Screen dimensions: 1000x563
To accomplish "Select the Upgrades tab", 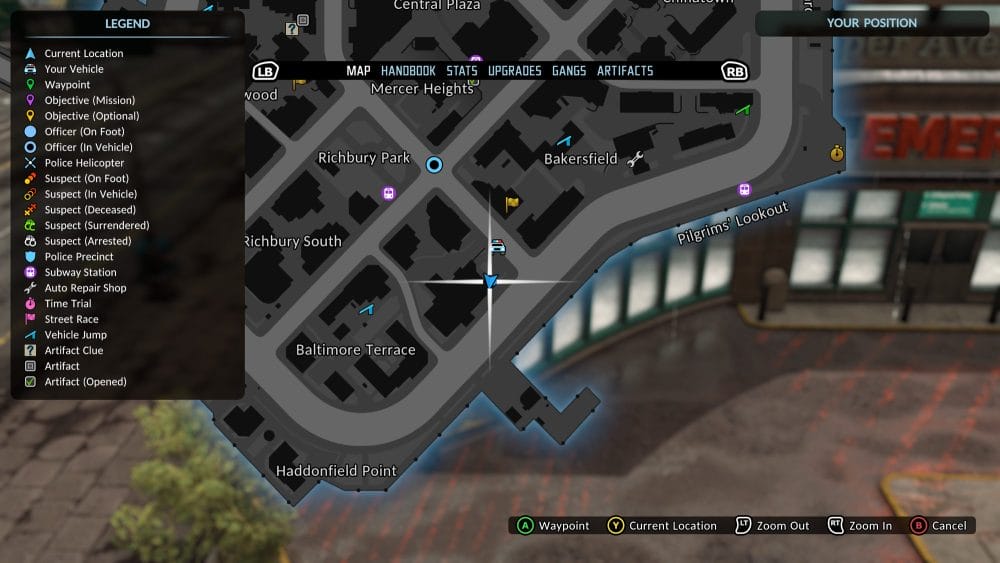I will [515, 71].
